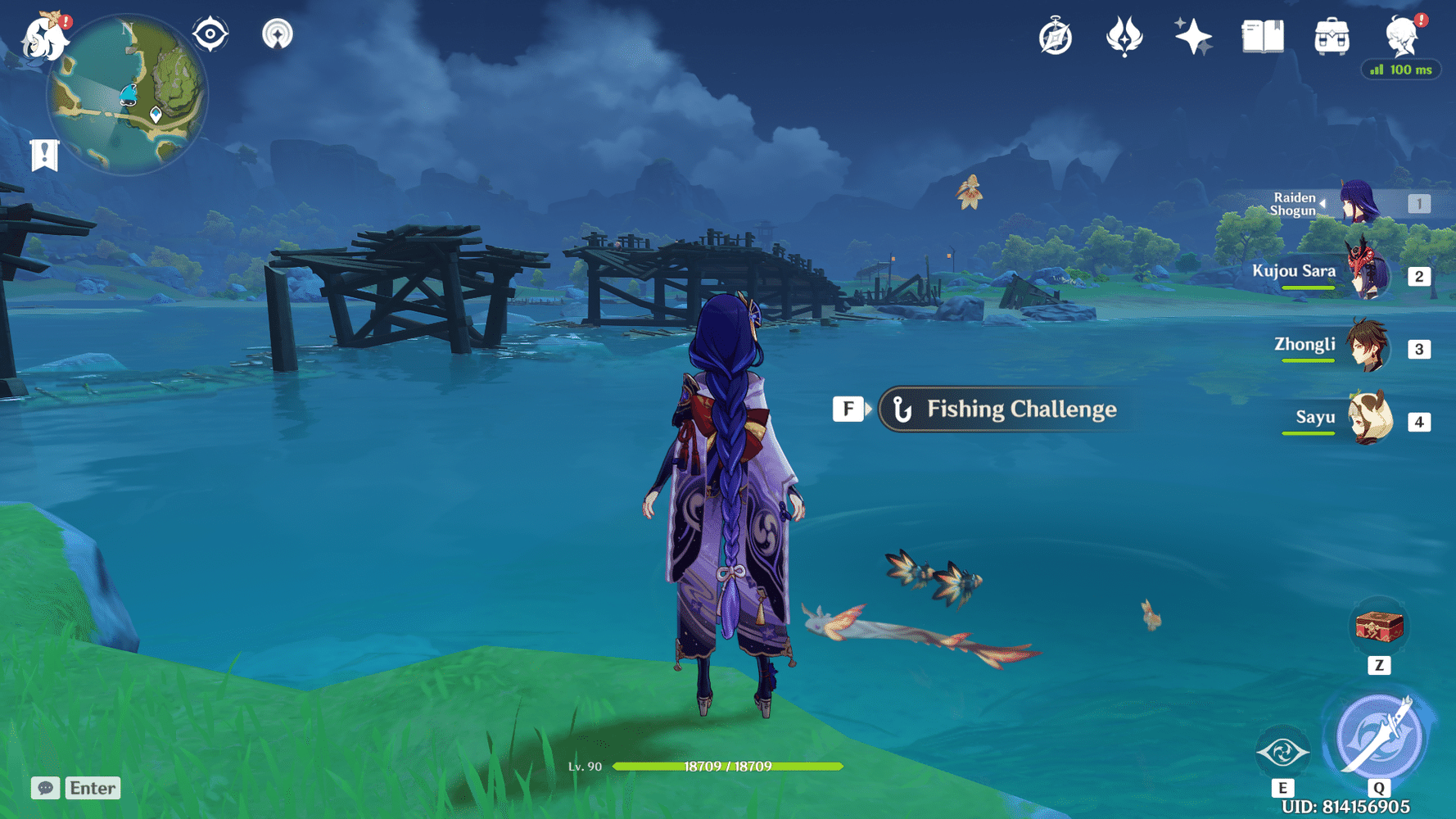Open the Inventory backpack

point(1331,34)
